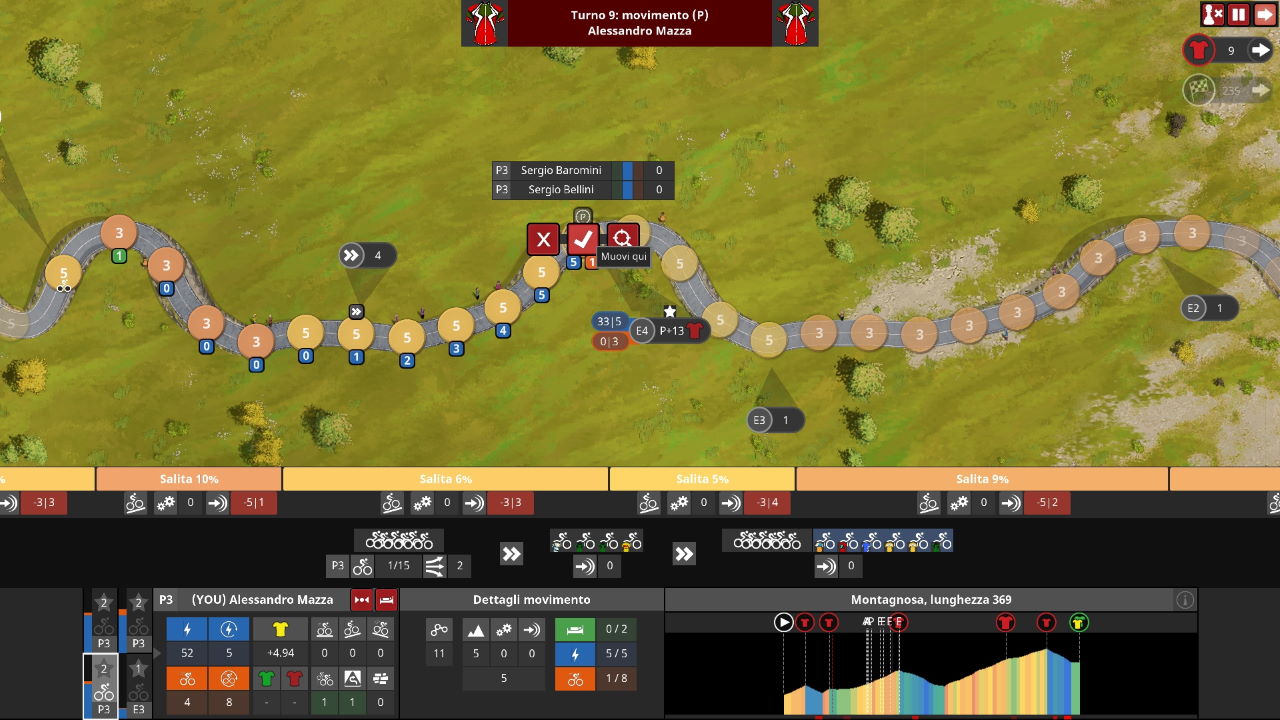Click the red group-gap button beside the rider name
Image resolution: width=1280 pixels, height=720 pixels.
(361, 600)
